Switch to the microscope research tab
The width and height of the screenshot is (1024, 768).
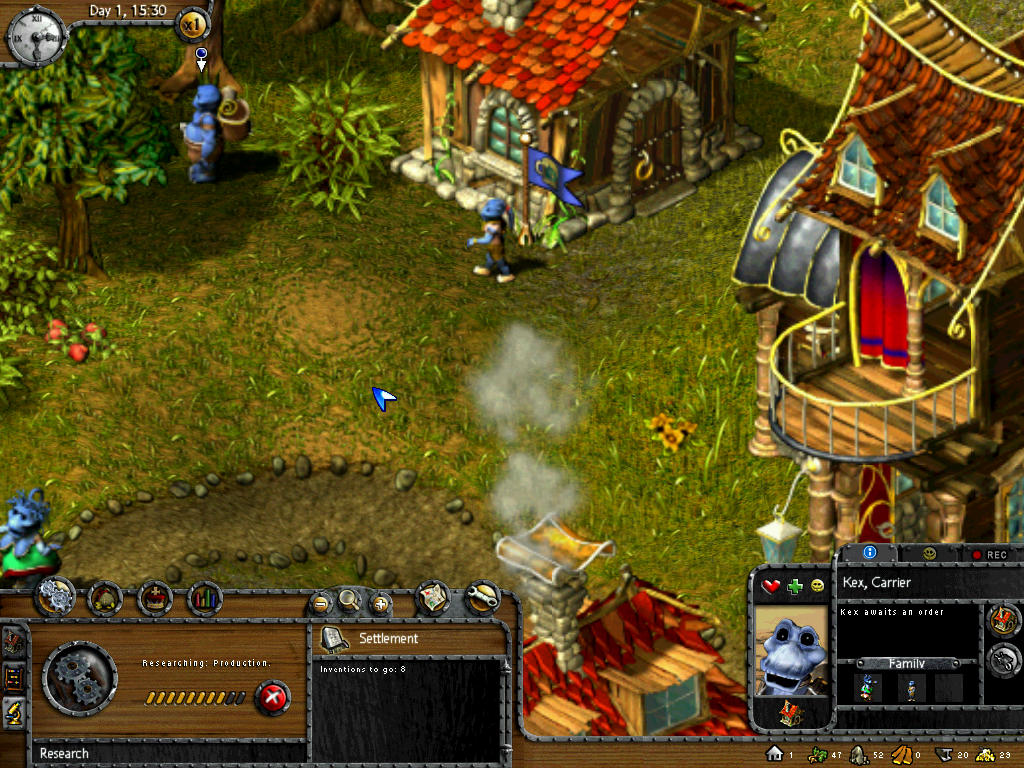[x=16, y=710]
